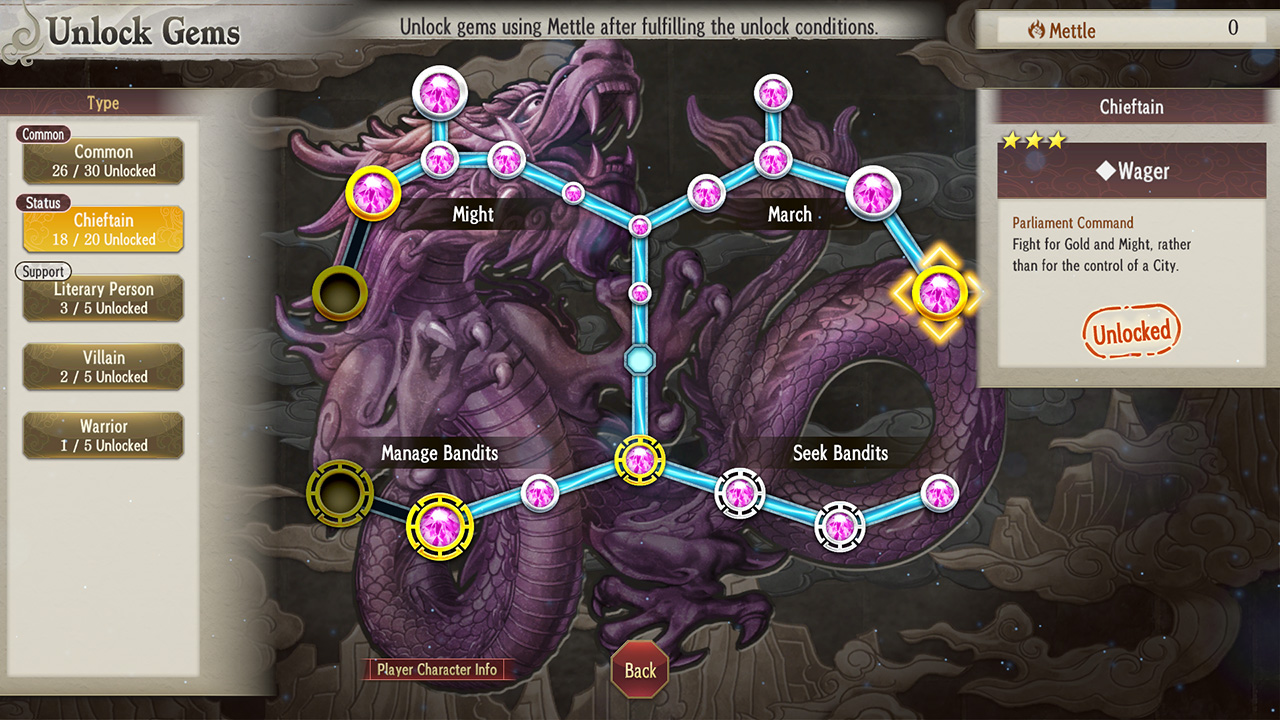Choose the gold-ringed gem left of Might

[x=373, y=193]
